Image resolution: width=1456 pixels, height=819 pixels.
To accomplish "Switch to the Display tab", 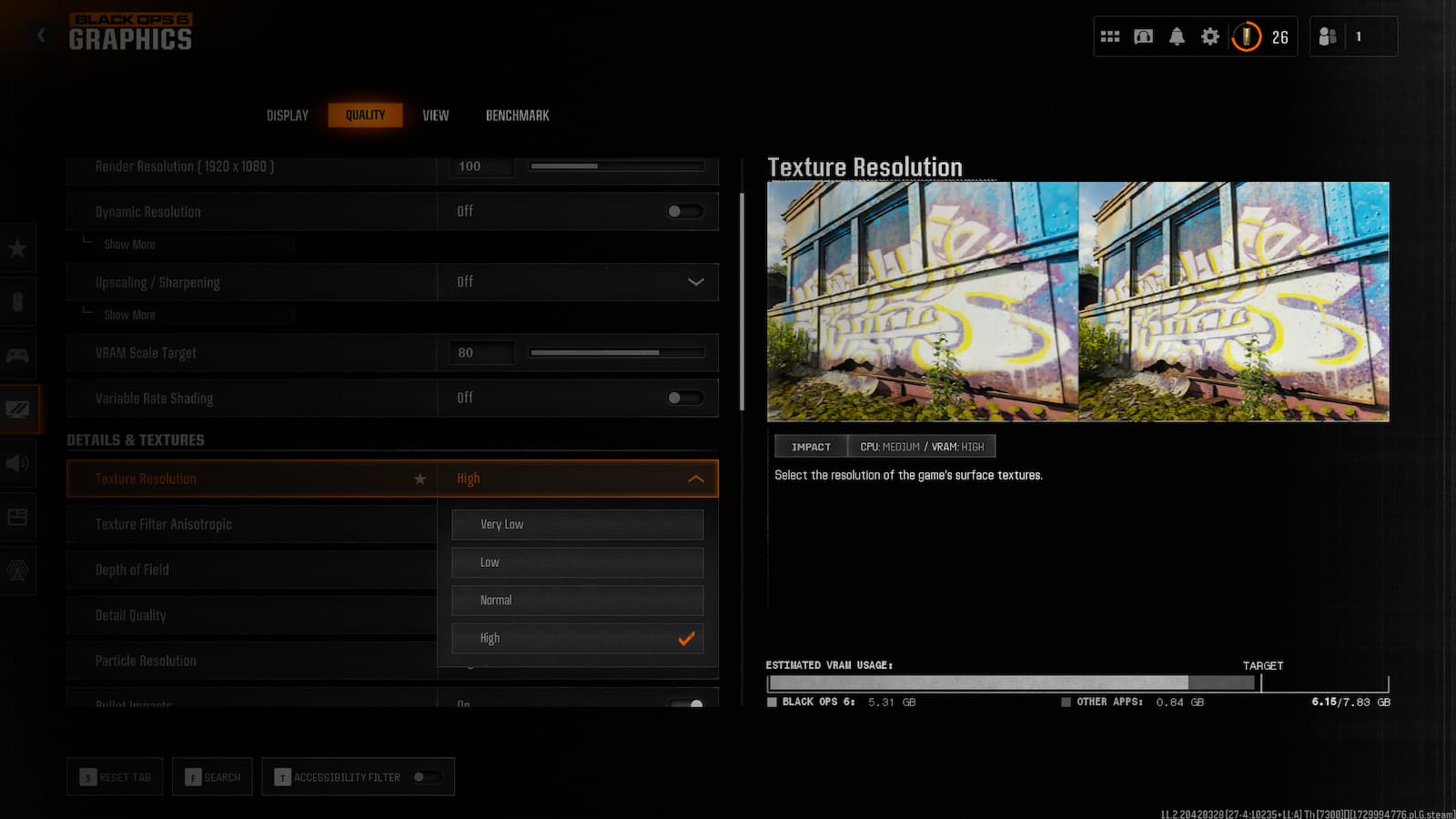I will 287,116.
